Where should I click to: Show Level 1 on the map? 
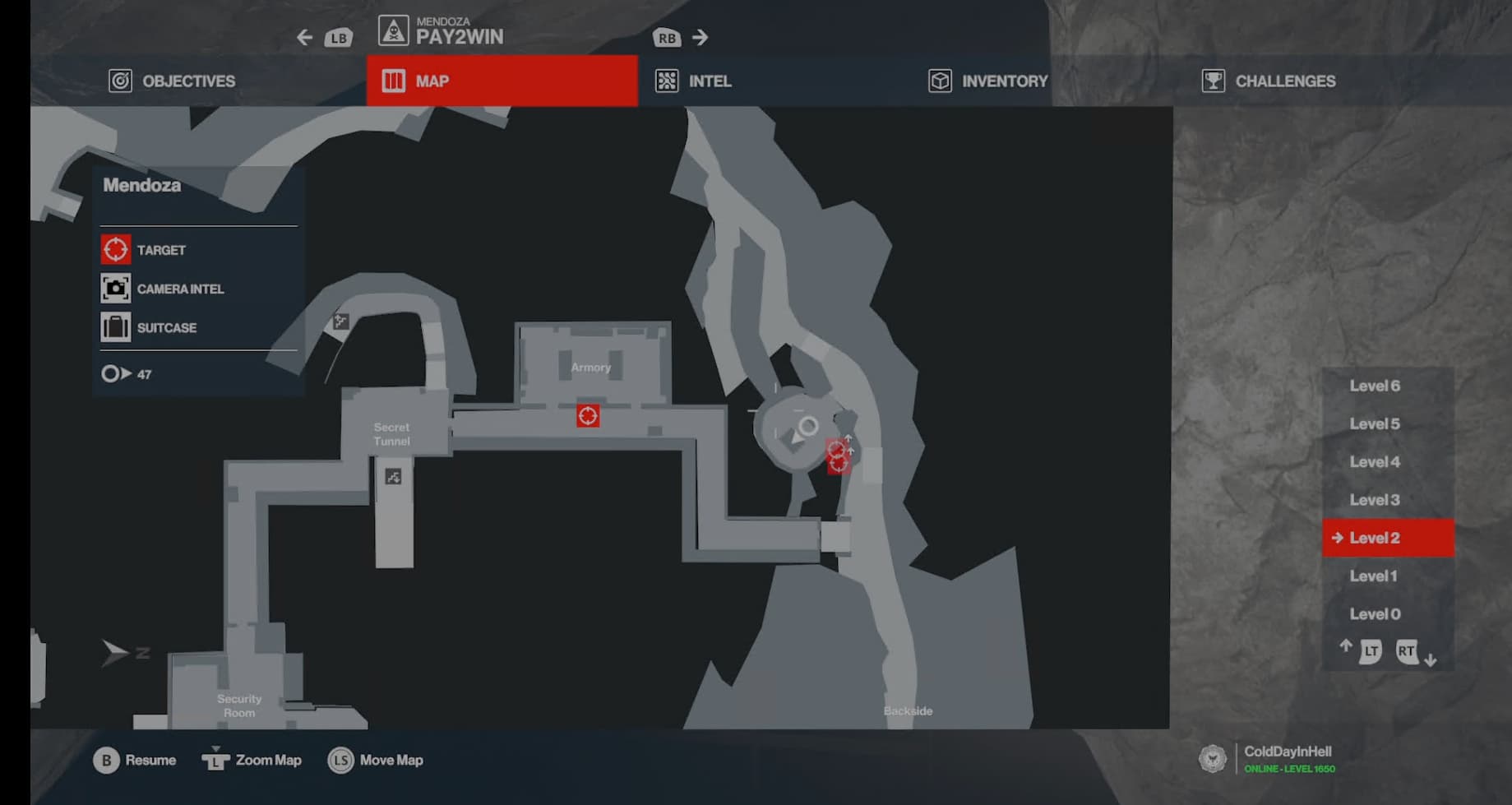click(1373, 576)
